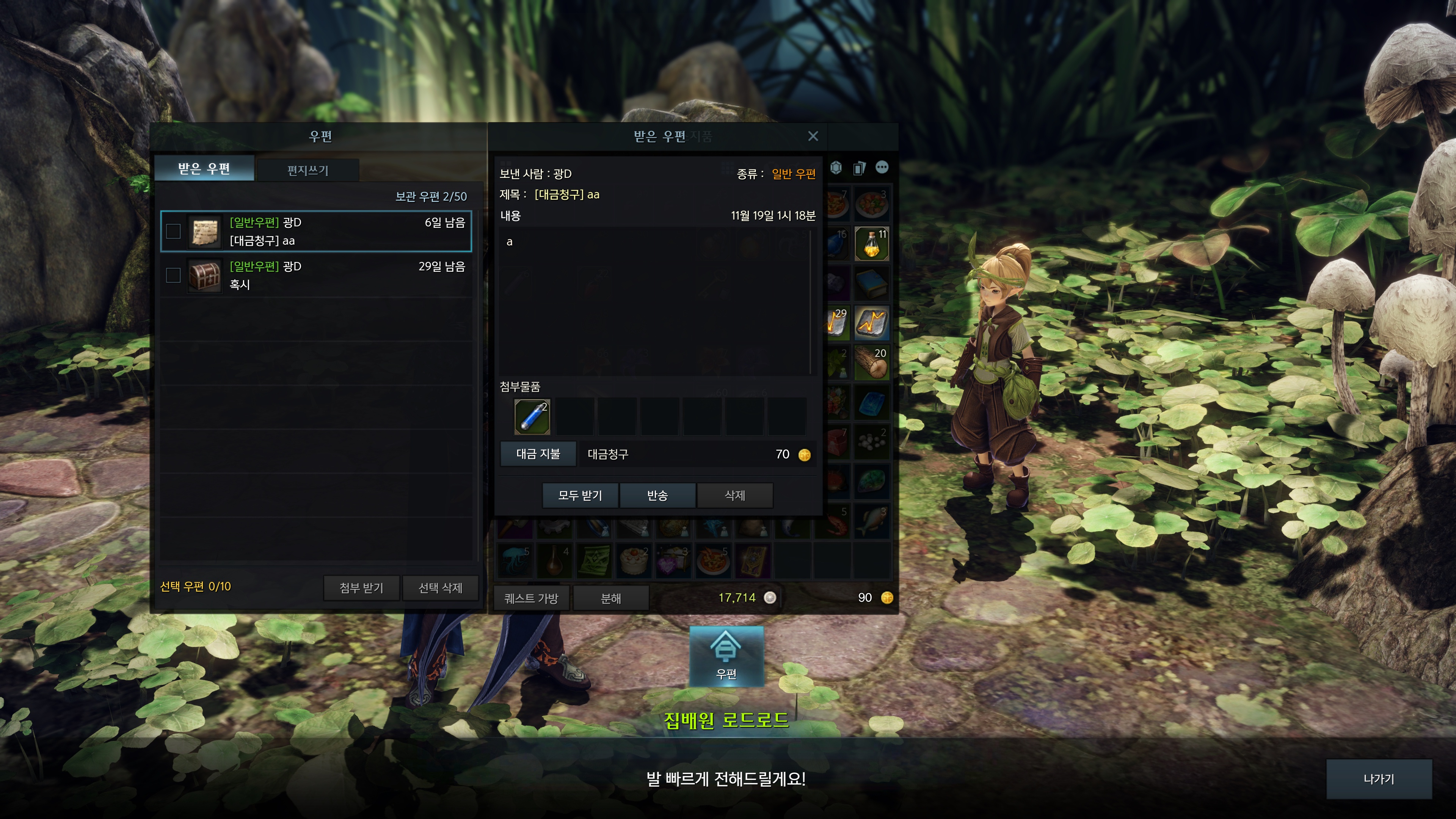Select the yellow potion flask inventory slot
This screenshot has height=819, width=1456.
coord(872,243)
